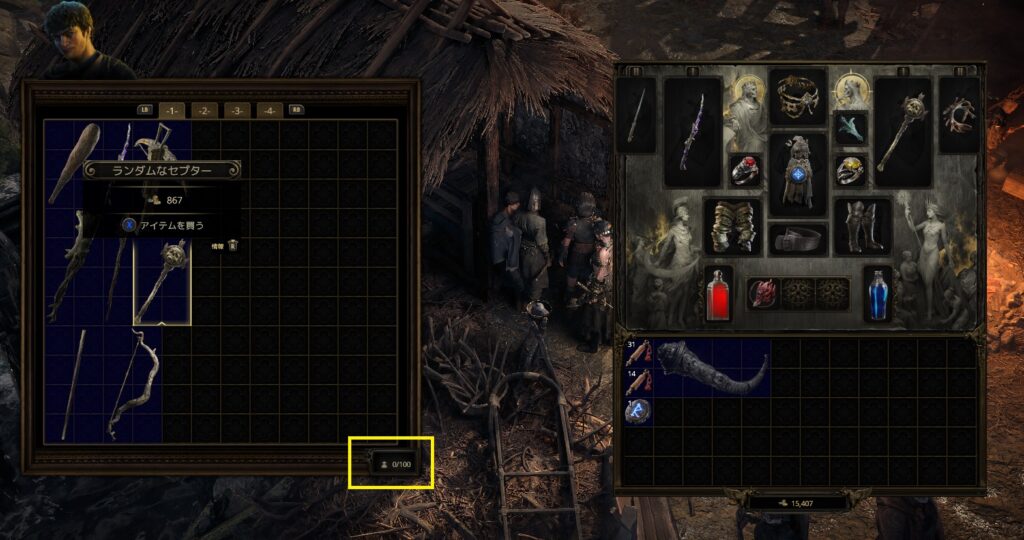Select the scroll stack of 31
Viewport: 1024px width, 540px height.
[638, 353]
